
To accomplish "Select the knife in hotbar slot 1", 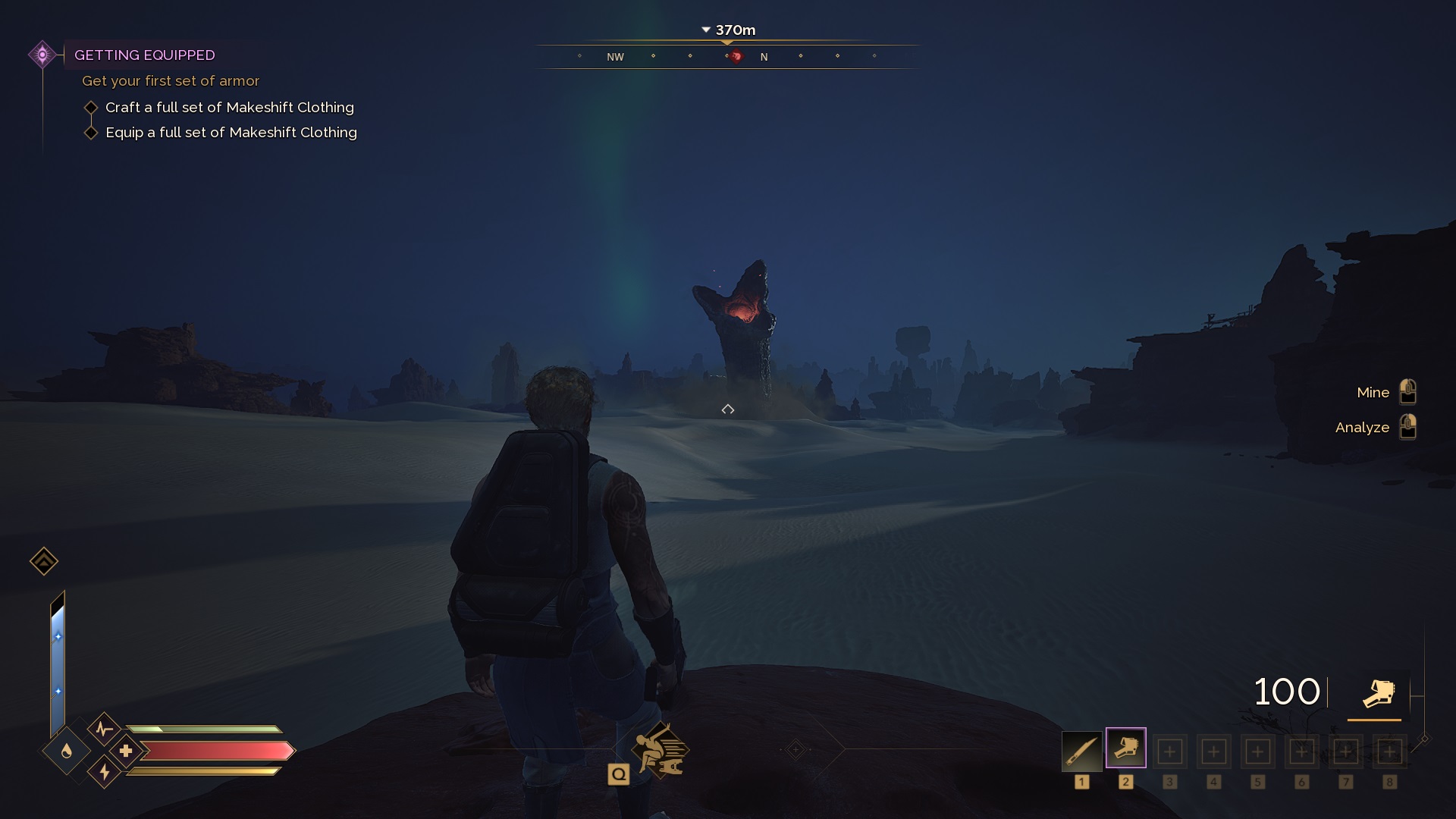I will 1082,751.
